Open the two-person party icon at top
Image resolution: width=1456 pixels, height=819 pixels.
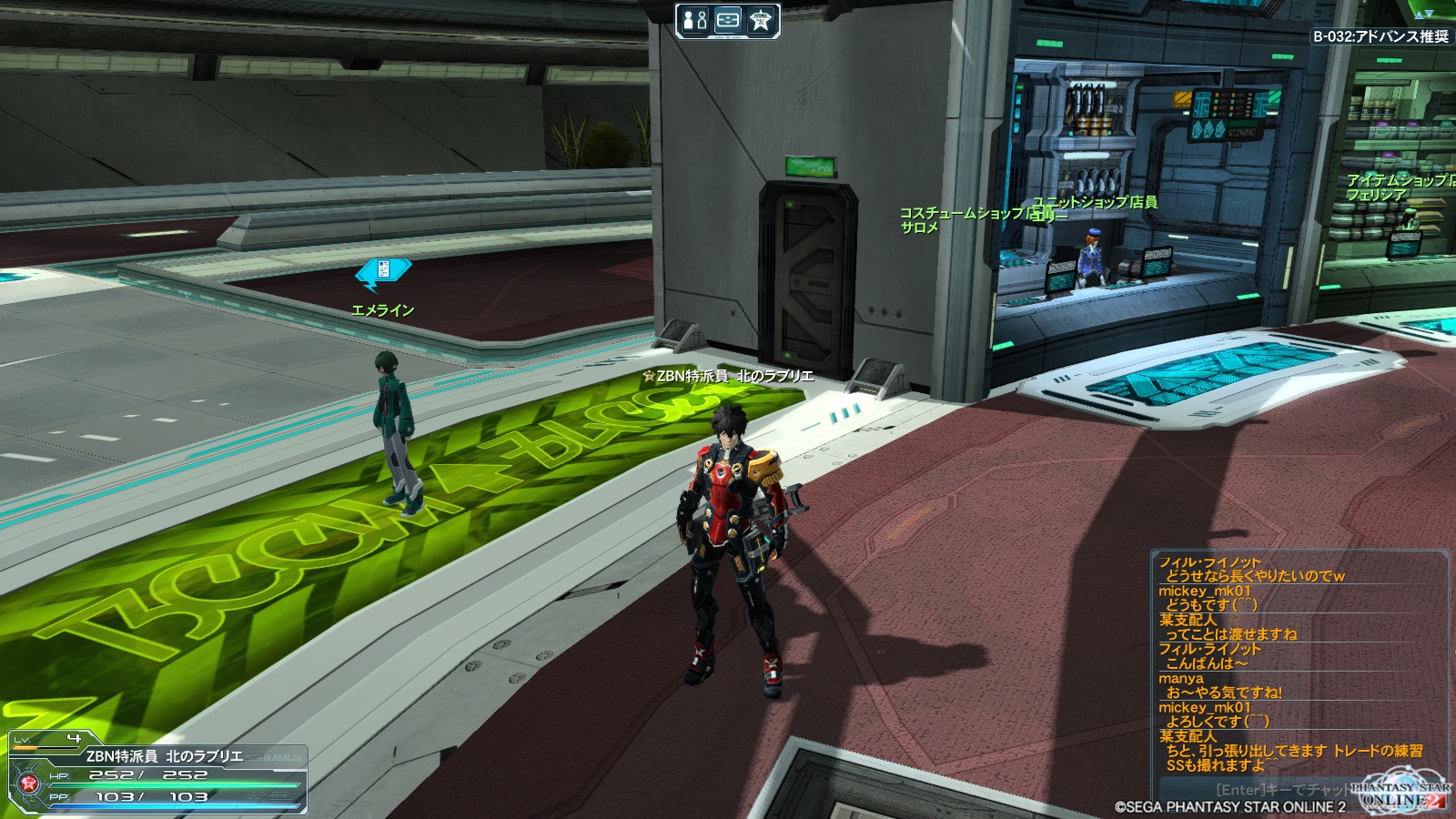(695, 20)
